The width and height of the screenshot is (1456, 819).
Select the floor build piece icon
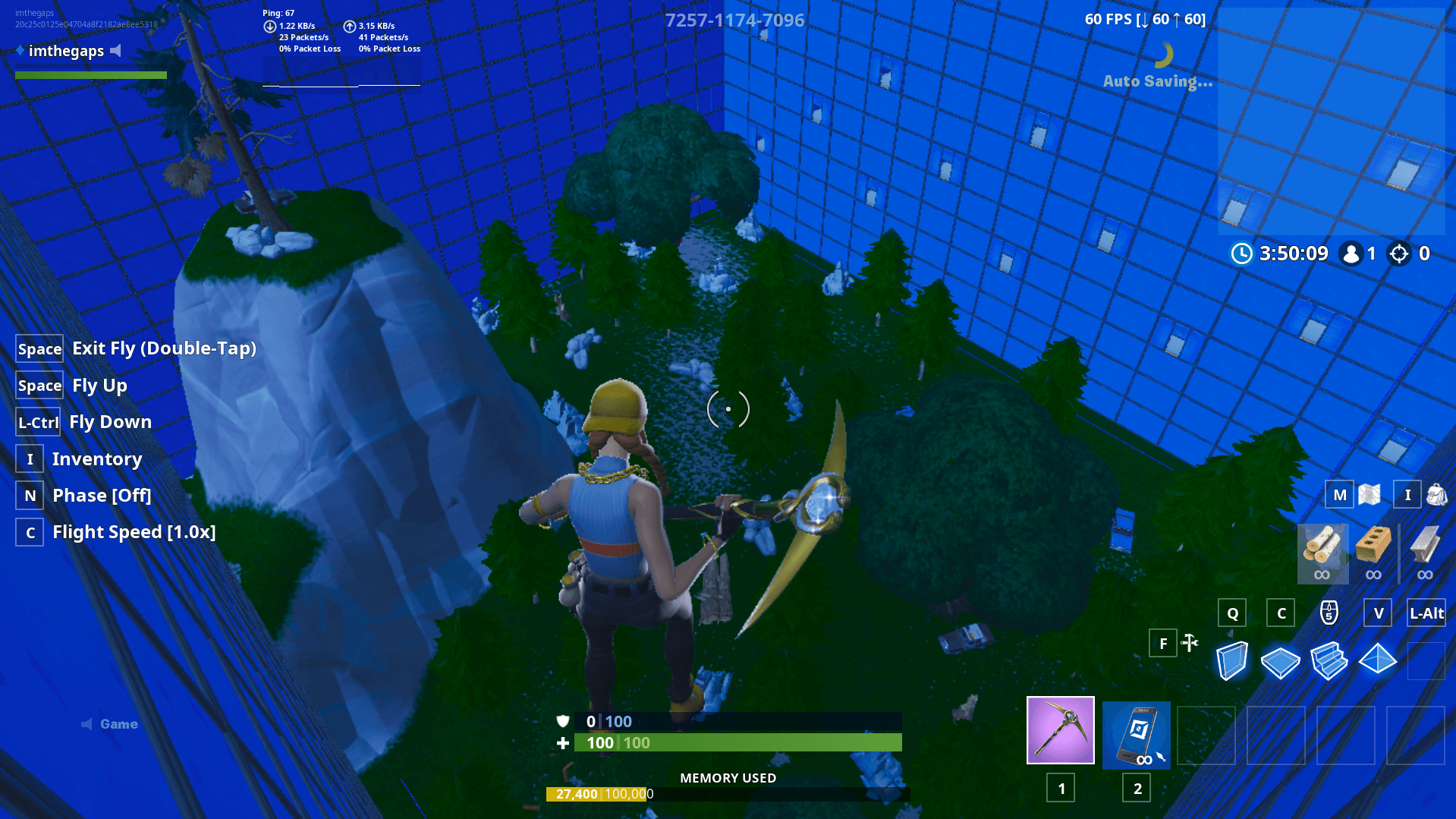coord(1281,662)
